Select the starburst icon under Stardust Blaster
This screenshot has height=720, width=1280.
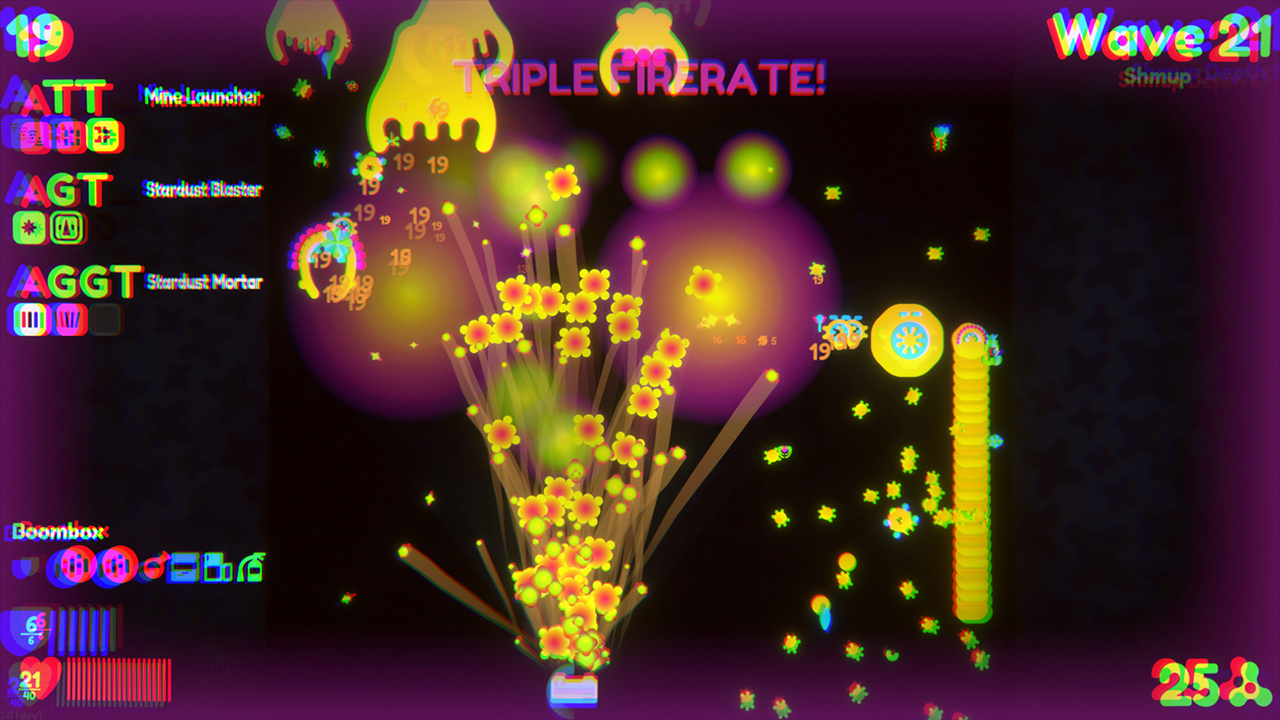[x=29, y=227]
